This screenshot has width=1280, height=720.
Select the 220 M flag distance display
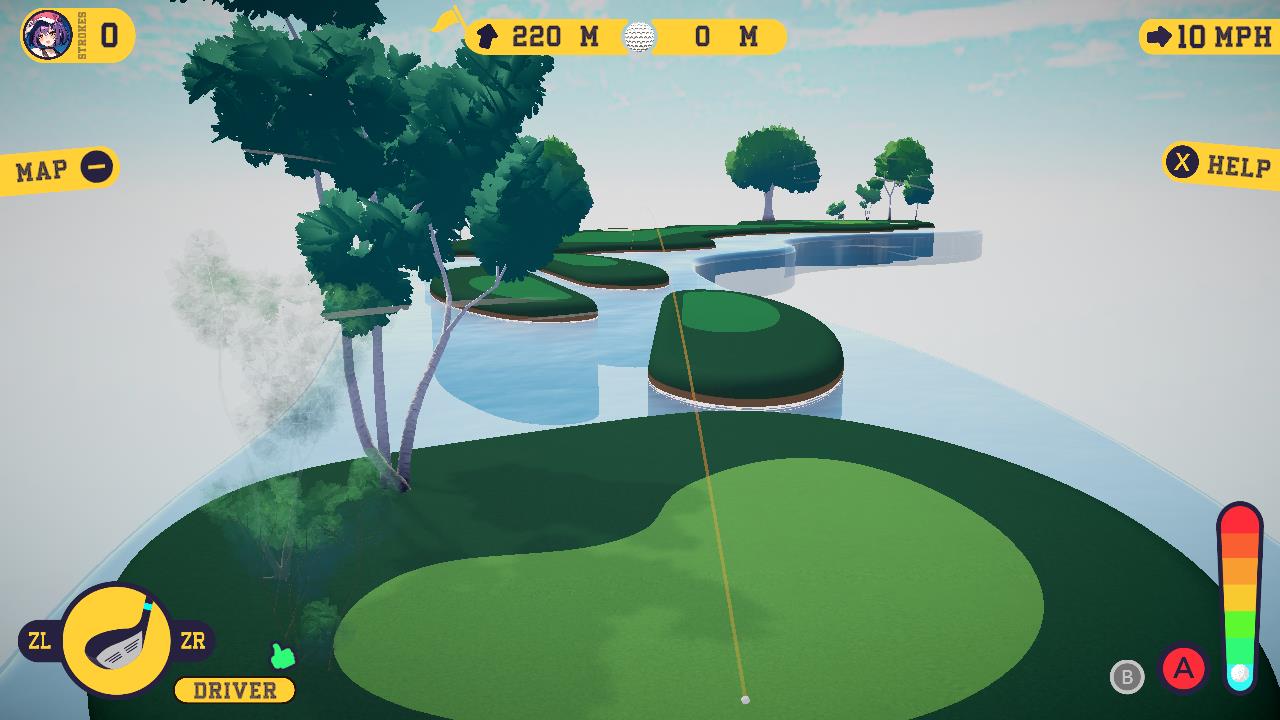tap(555, 36)
